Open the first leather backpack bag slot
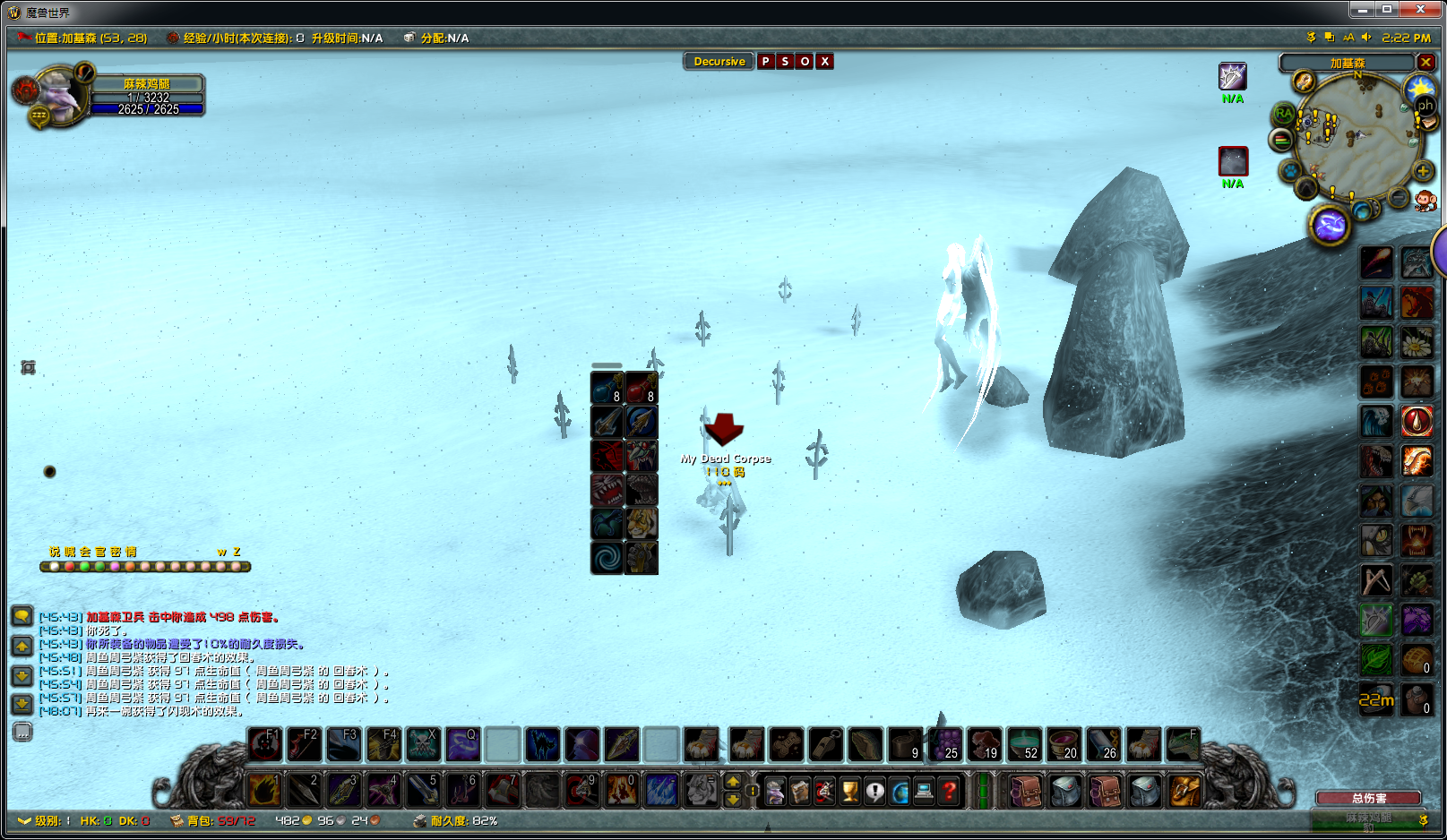 pos(1026,791)
